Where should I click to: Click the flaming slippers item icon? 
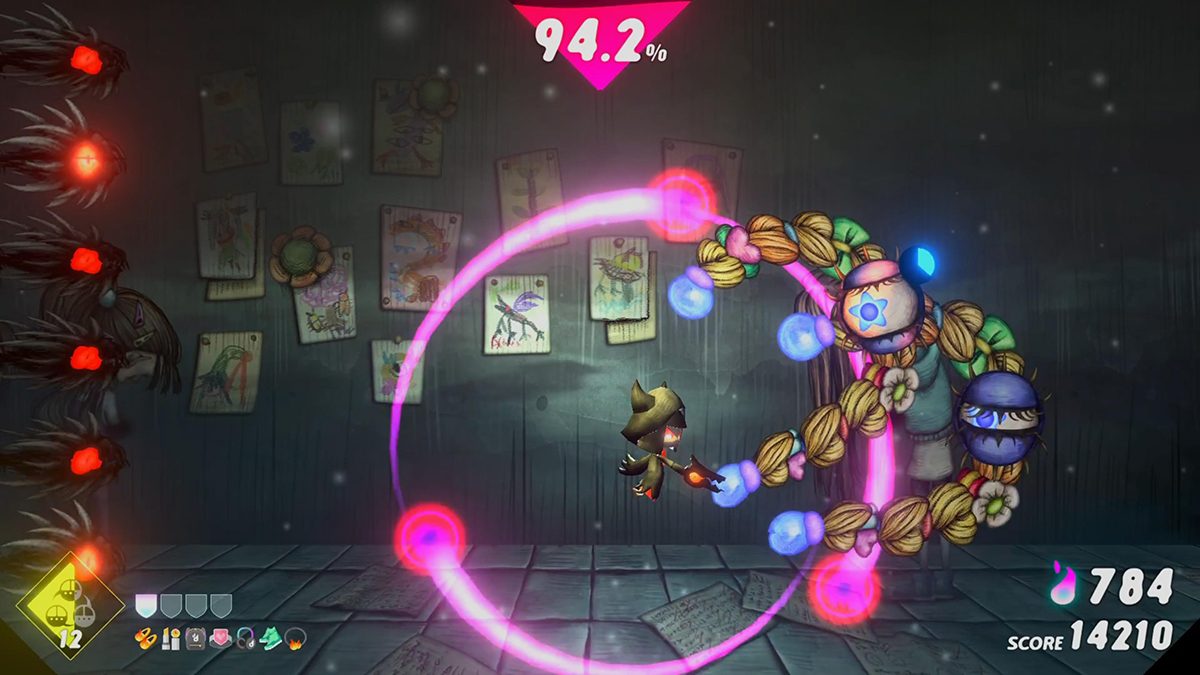tap(146, 636)
